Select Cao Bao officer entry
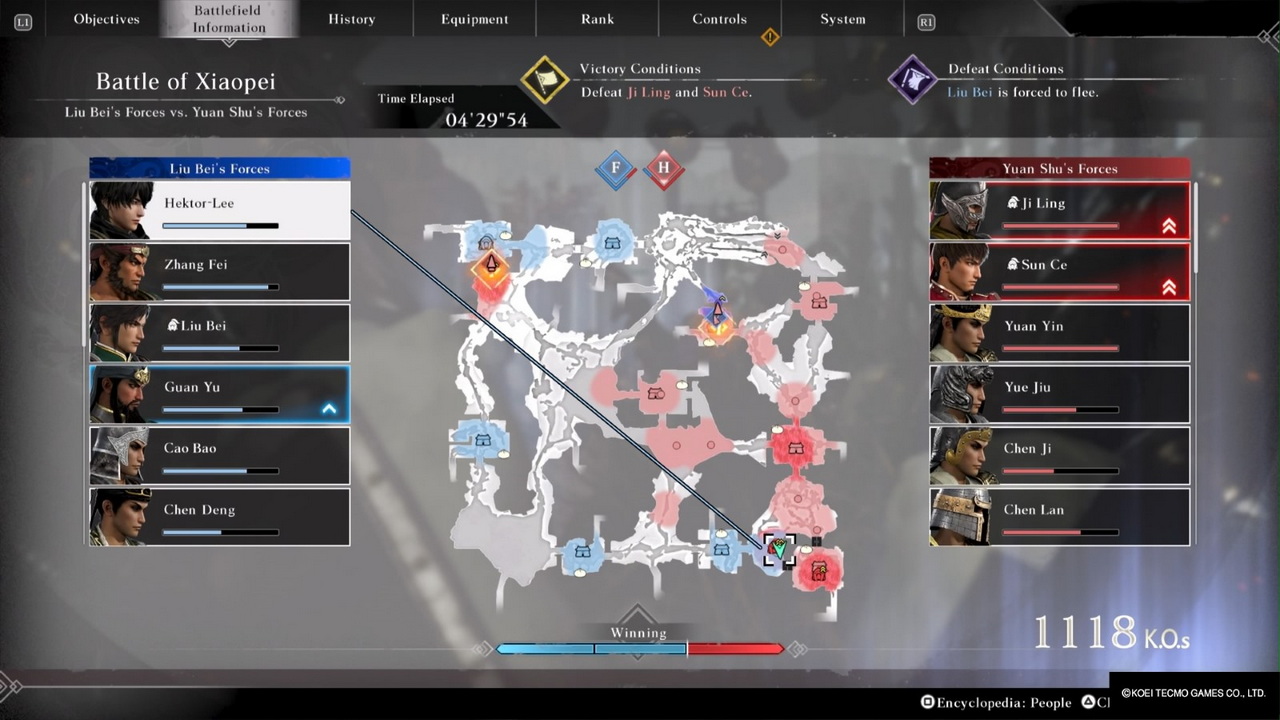The height and width of the screenshot is (720, 1280). tap(220, 455)
